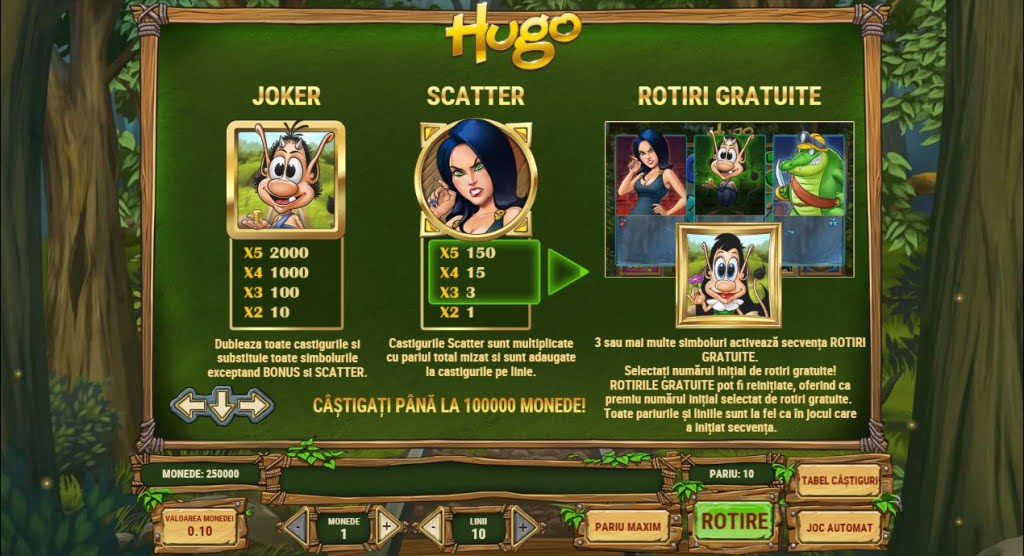Spin the reels with the Rotire button
Screen dimensions: 1024x556
[x=734, y=522]
